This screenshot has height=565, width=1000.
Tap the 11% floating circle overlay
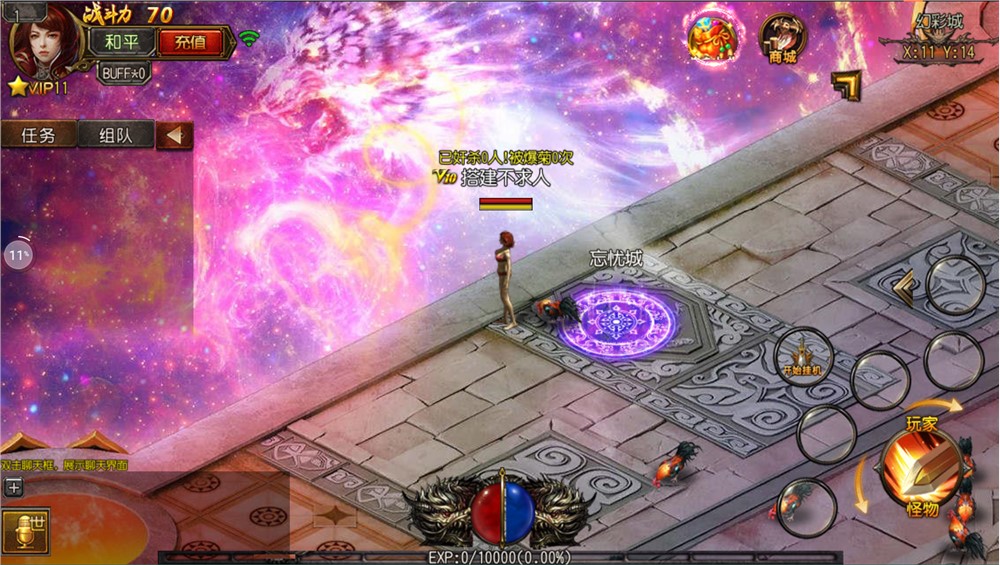point(17,255)
